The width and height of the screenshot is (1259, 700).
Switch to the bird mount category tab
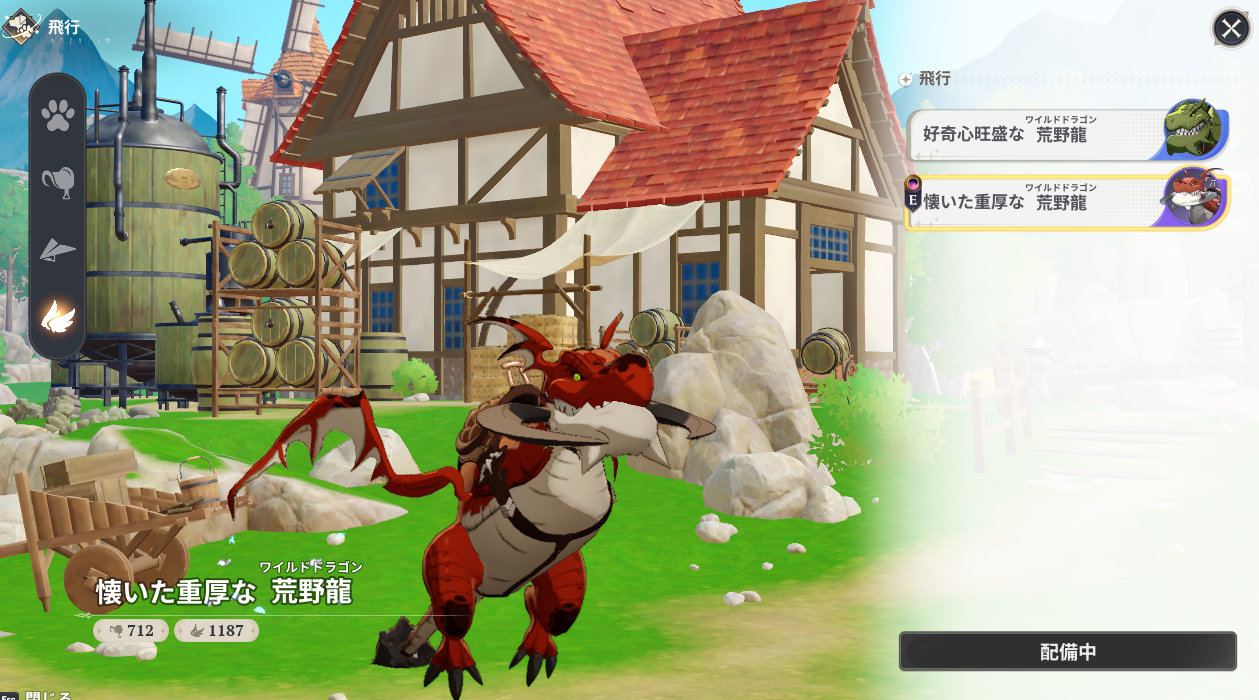[x=58, y=181]
